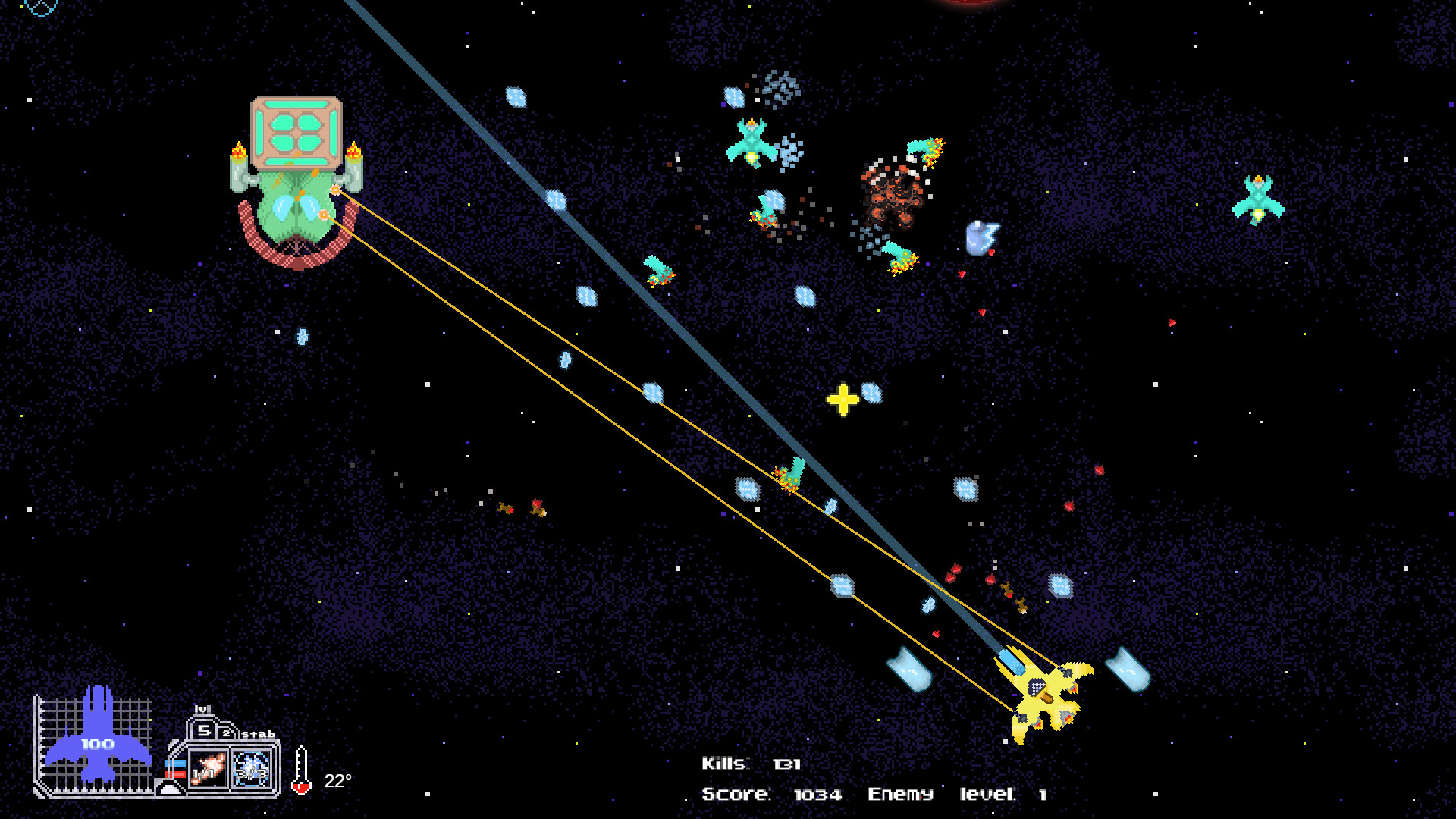
Task: Click the red heart bulb of the thermometer
Action: pos(301,786)
